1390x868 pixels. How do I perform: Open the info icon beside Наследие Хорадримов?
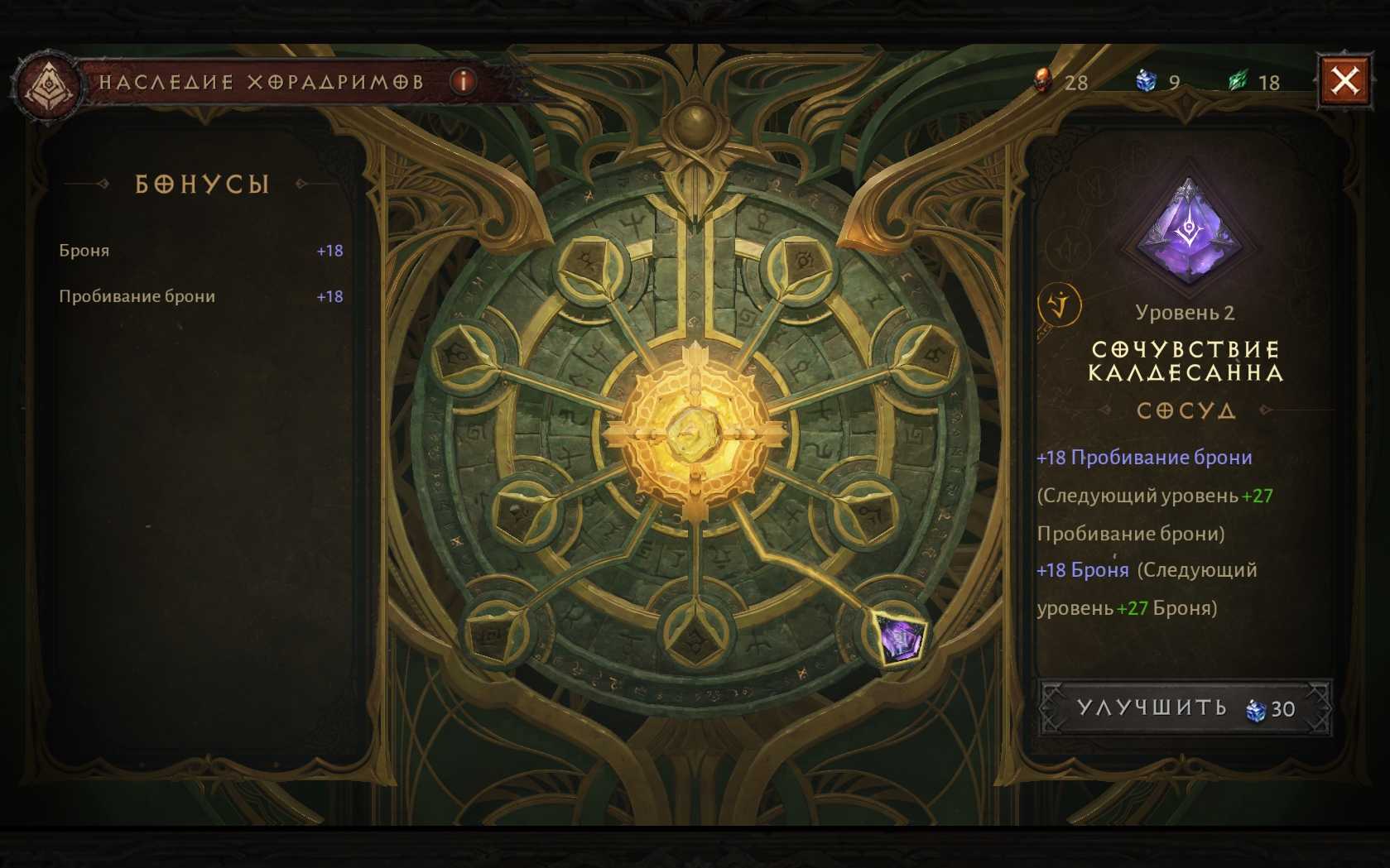pyautogui.click(x=464, y=81)
